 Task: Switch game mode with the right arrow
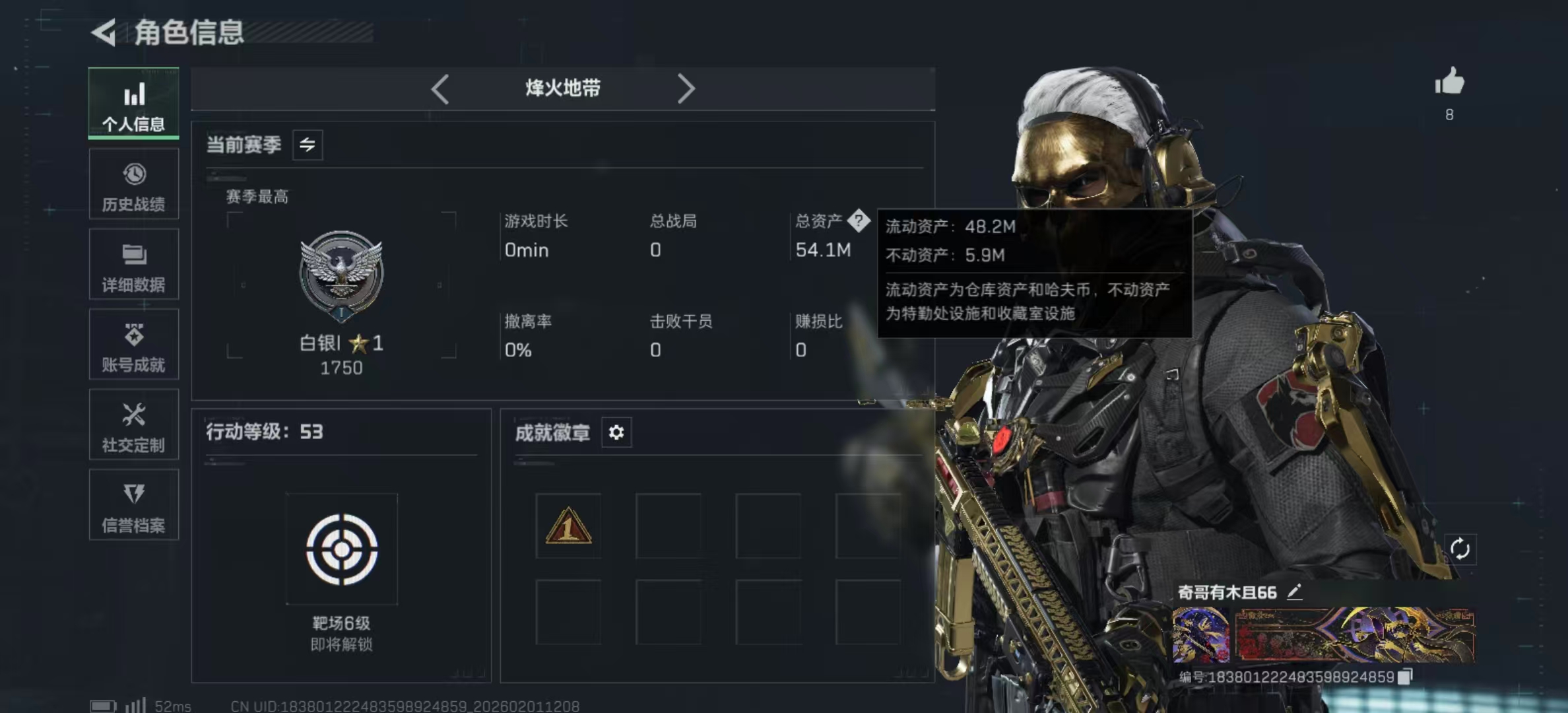click(x=686, y=88)
